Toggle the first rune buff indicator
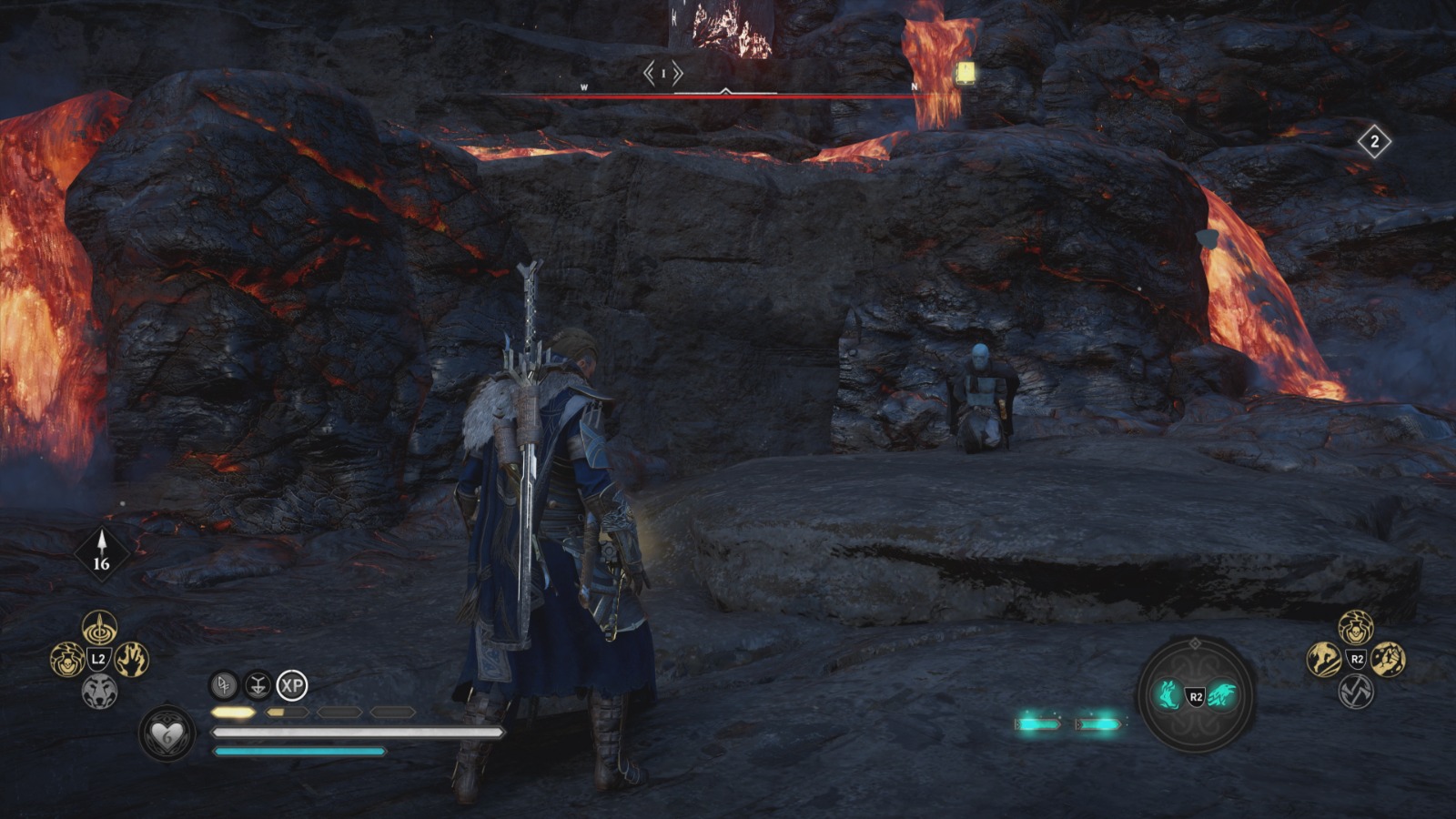 pos(224,685)
